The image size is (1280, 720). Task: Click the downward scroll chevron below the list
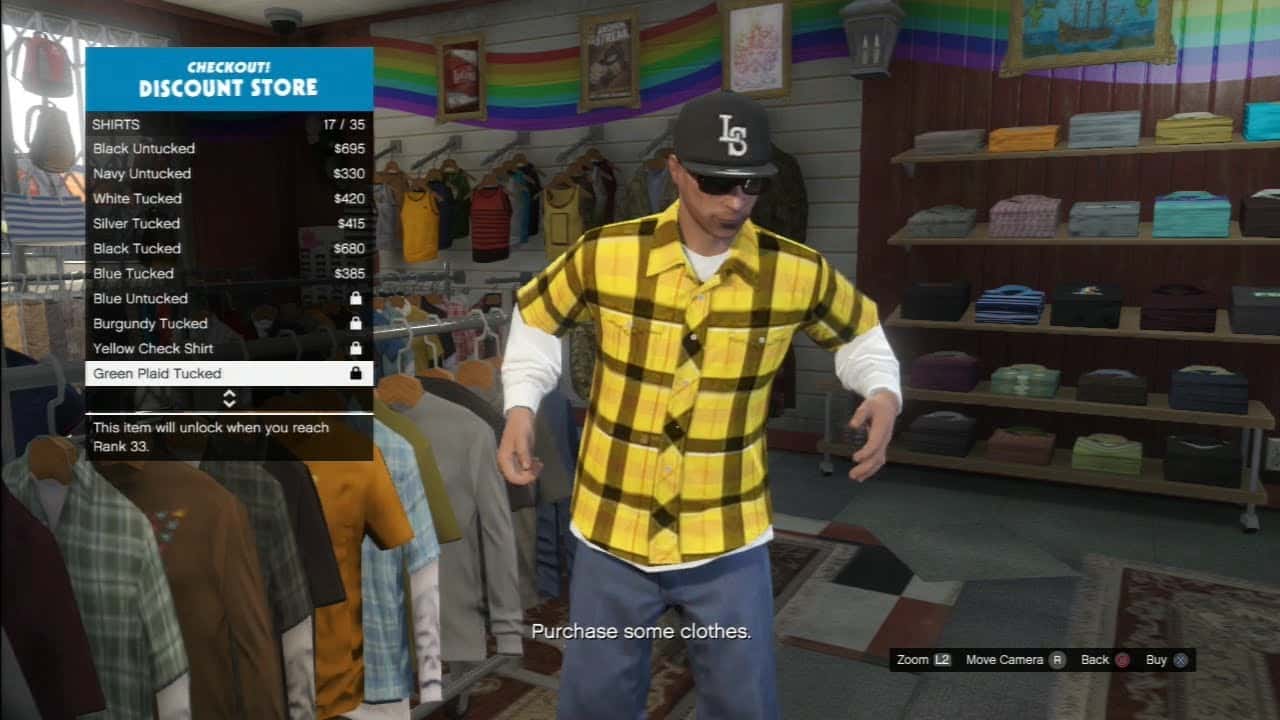(x=228, y=403)
